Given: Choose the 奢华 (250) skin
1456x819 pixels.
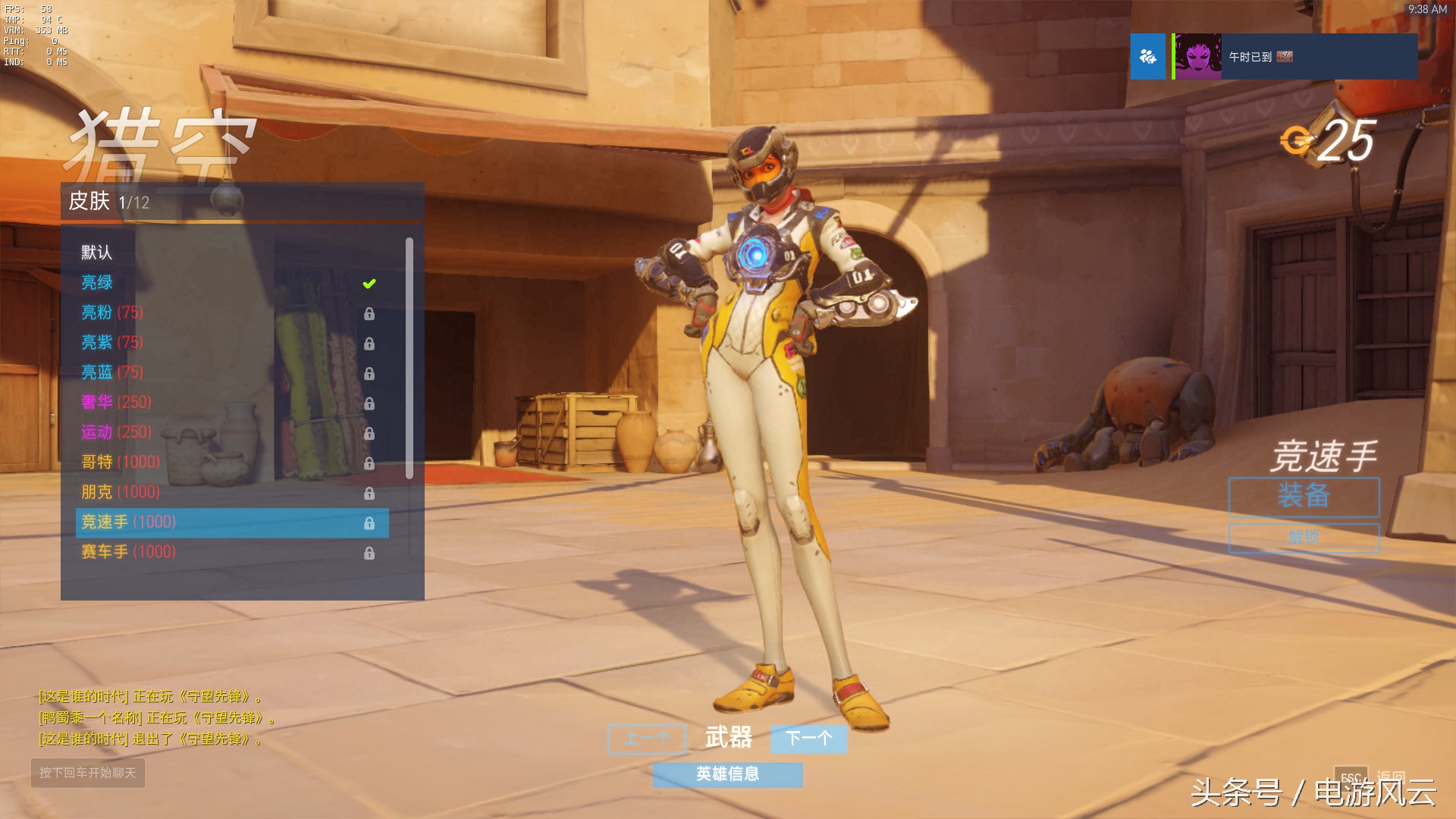Looking at the screenshot, I should (117, 402).
